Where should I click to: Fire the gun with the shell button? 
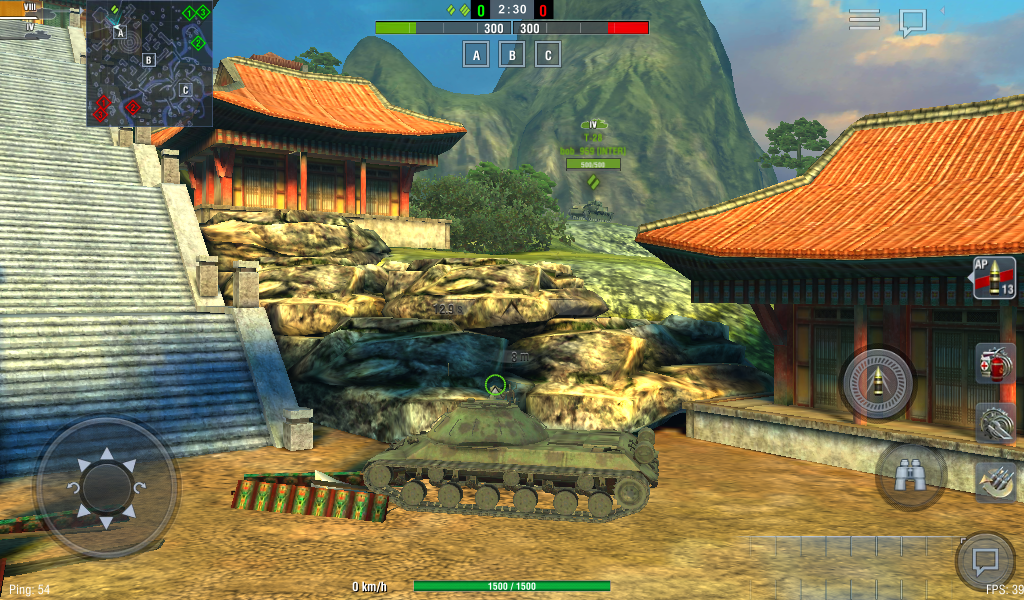tap(877, 383)
